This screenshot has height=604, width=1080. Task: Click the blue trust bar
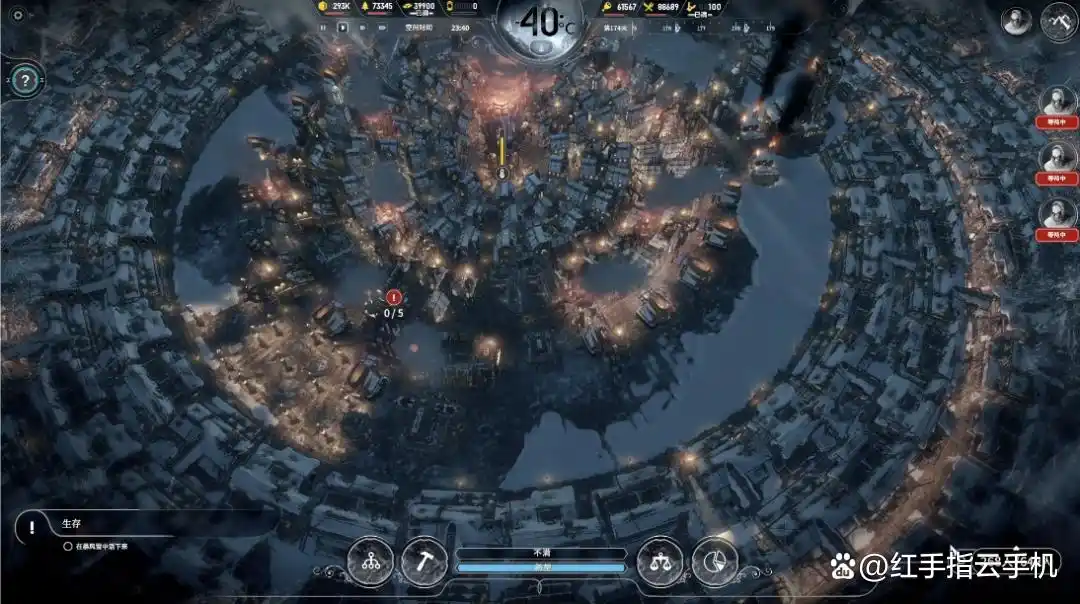point(541,567)
